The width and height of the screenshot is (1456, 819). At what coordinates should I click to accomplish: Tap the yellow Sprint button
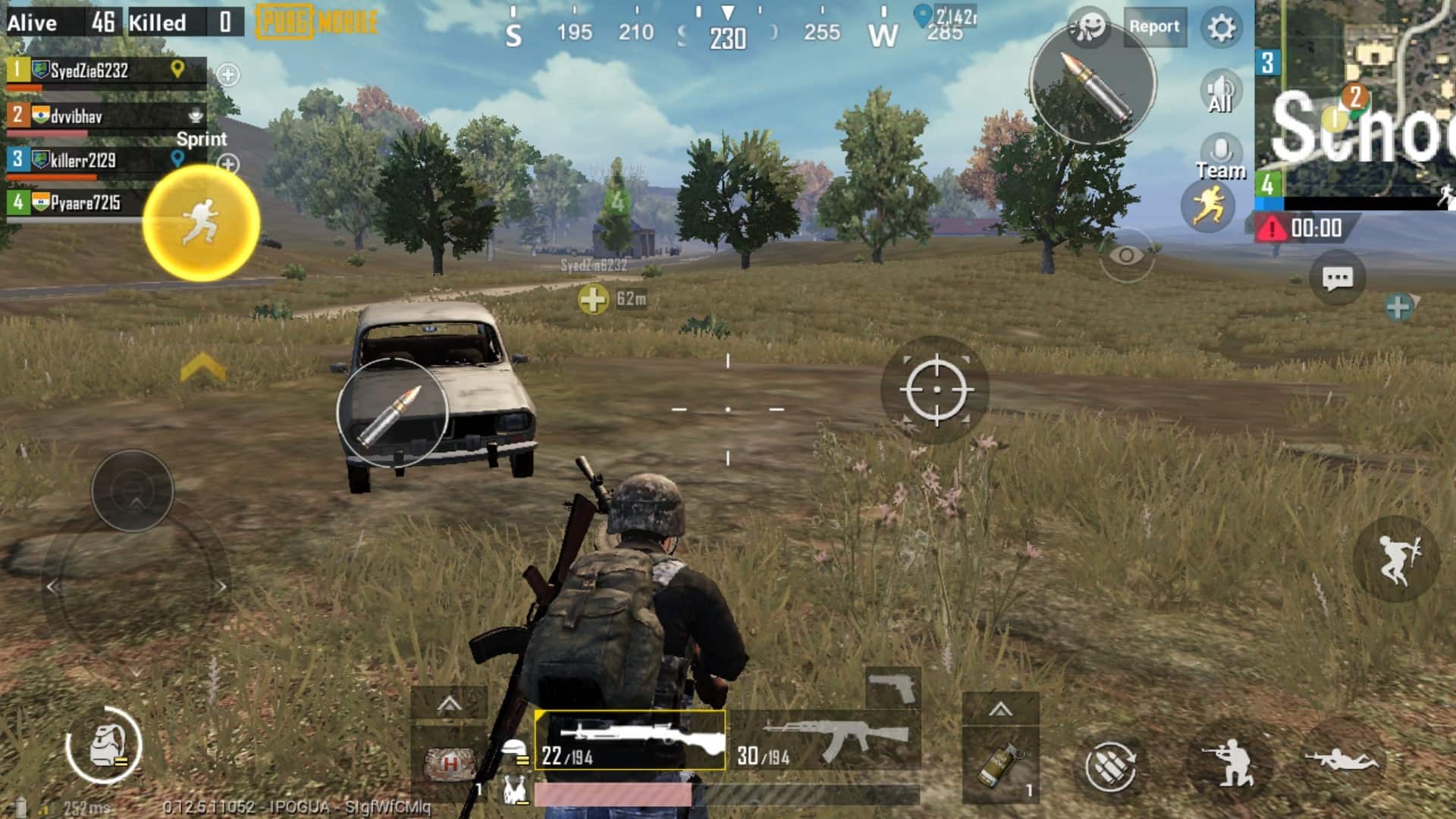pyautogui.click(x=202, y=221)
